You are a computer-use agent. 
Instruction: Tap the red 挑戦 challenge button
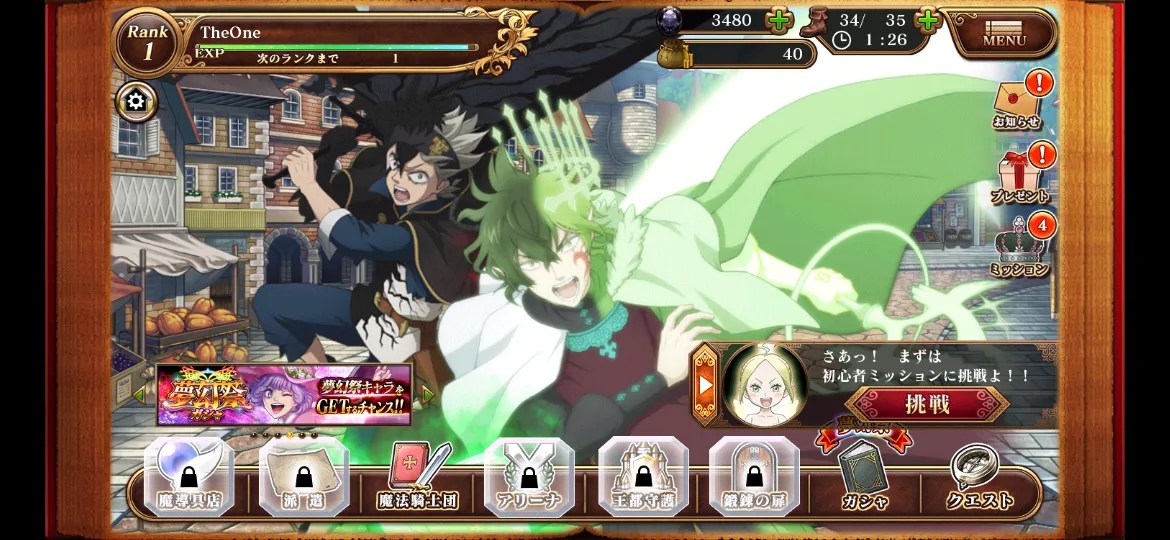(927, 404)
